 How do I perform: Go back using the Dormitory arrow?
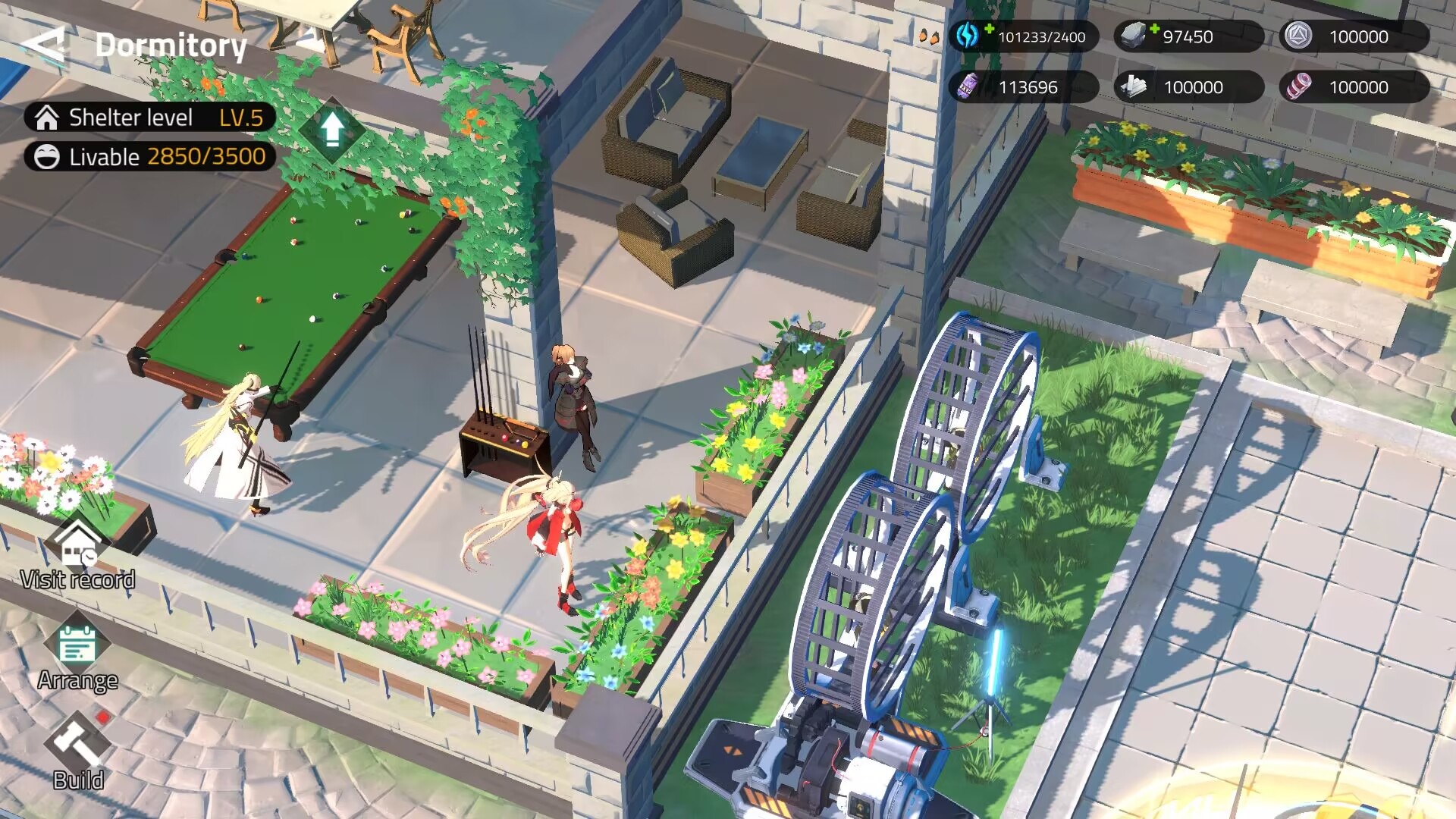(x=44, y=45)
